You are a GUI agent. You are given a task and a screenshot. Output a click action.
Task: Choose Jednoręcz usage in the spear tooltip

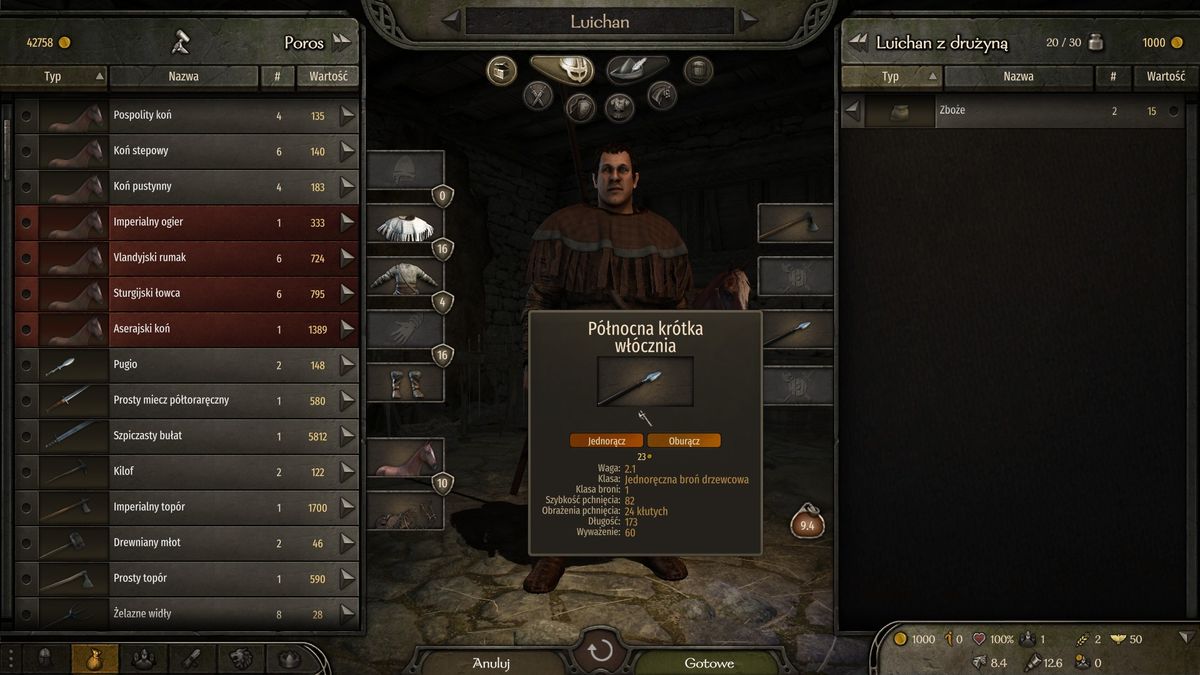point(606,440)
